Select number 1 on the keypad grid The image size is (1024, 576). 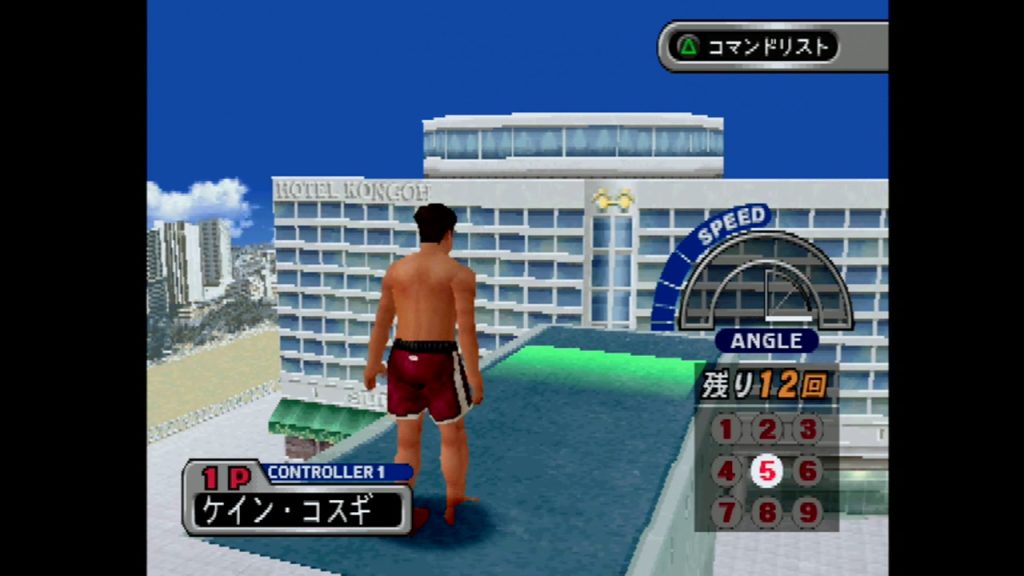coord(727,430)
